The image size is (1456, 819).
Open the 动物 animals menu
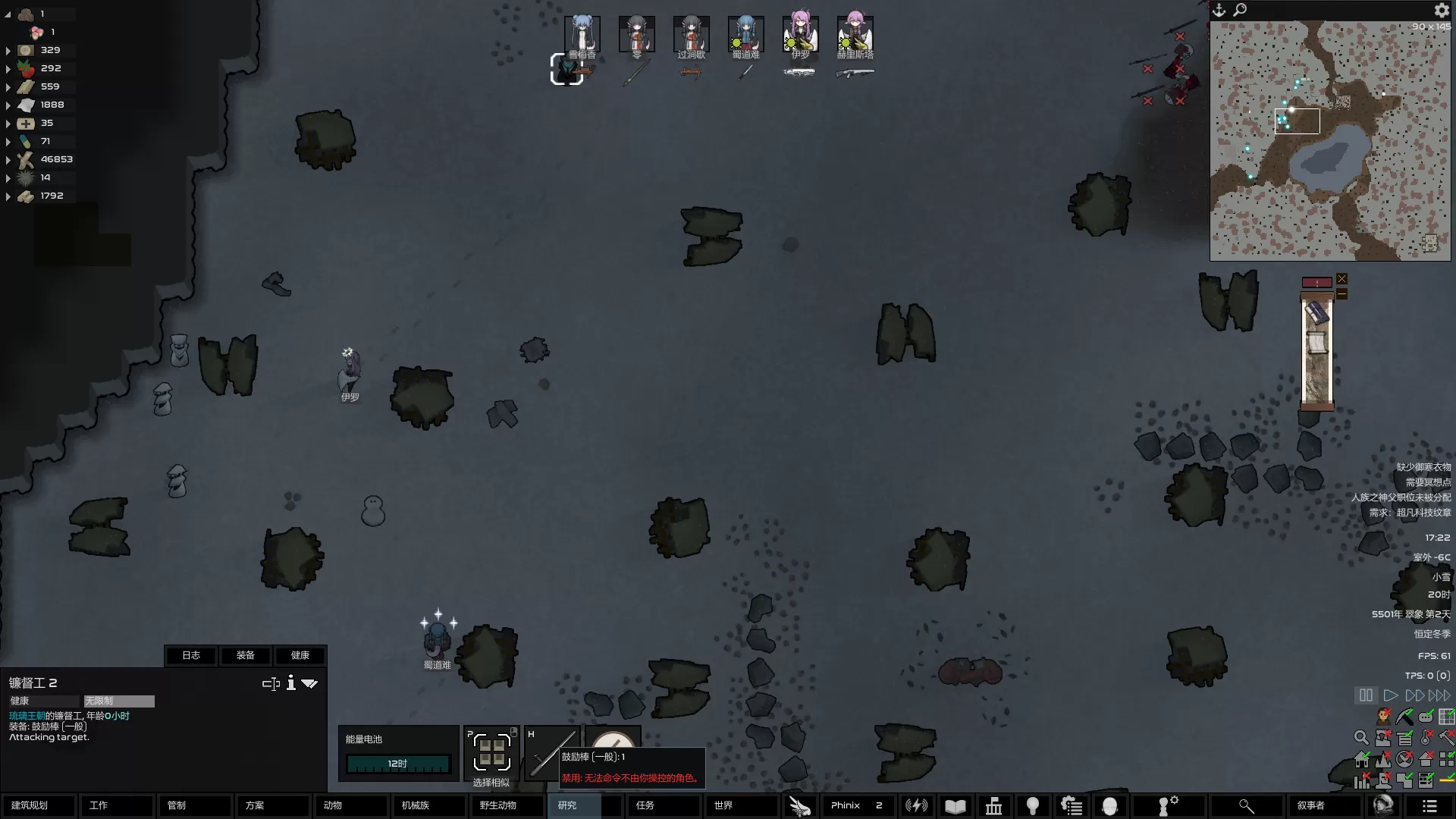(350, 805)
